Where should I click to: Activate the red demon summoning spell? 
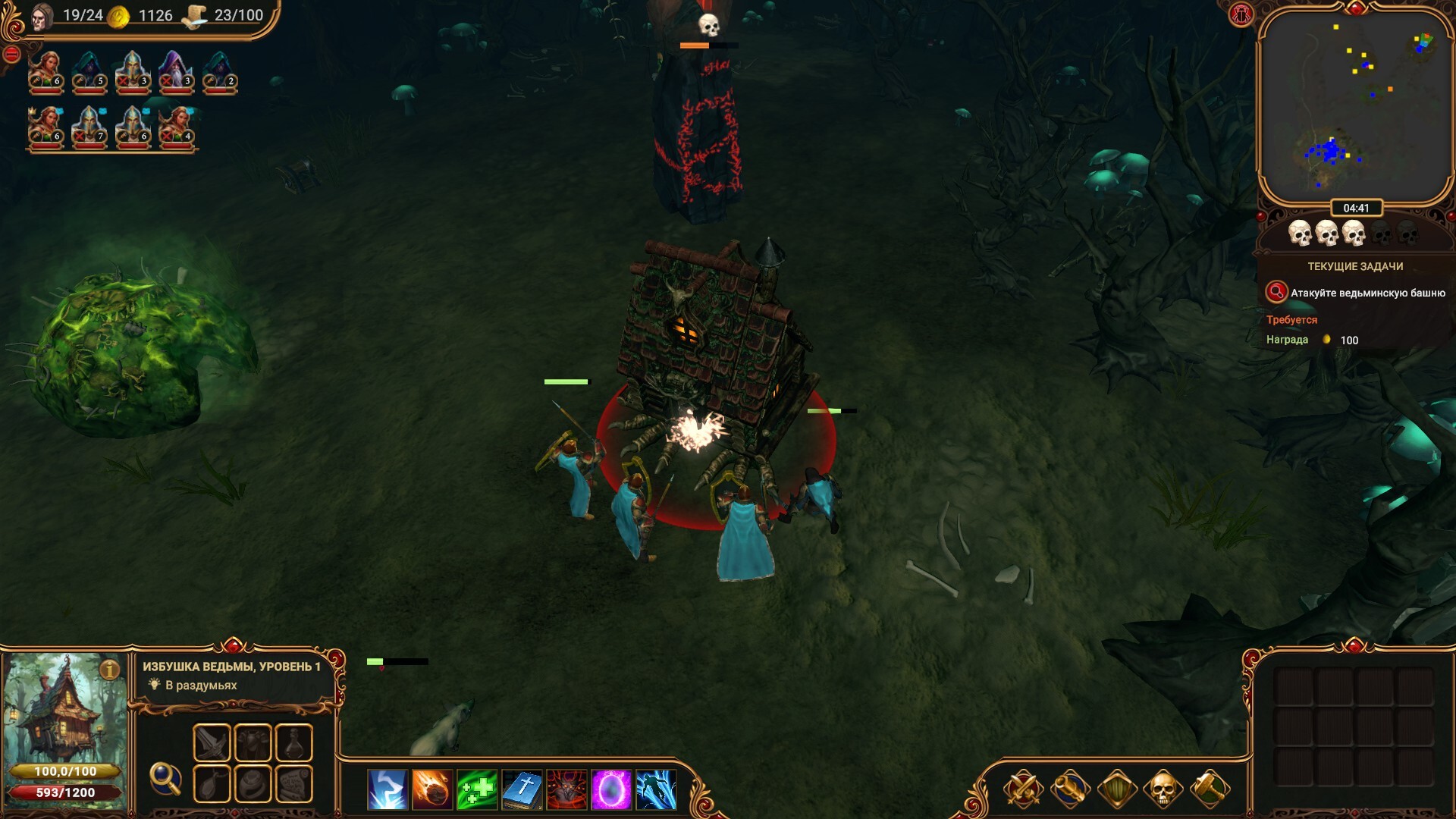[x=566, y=789]
